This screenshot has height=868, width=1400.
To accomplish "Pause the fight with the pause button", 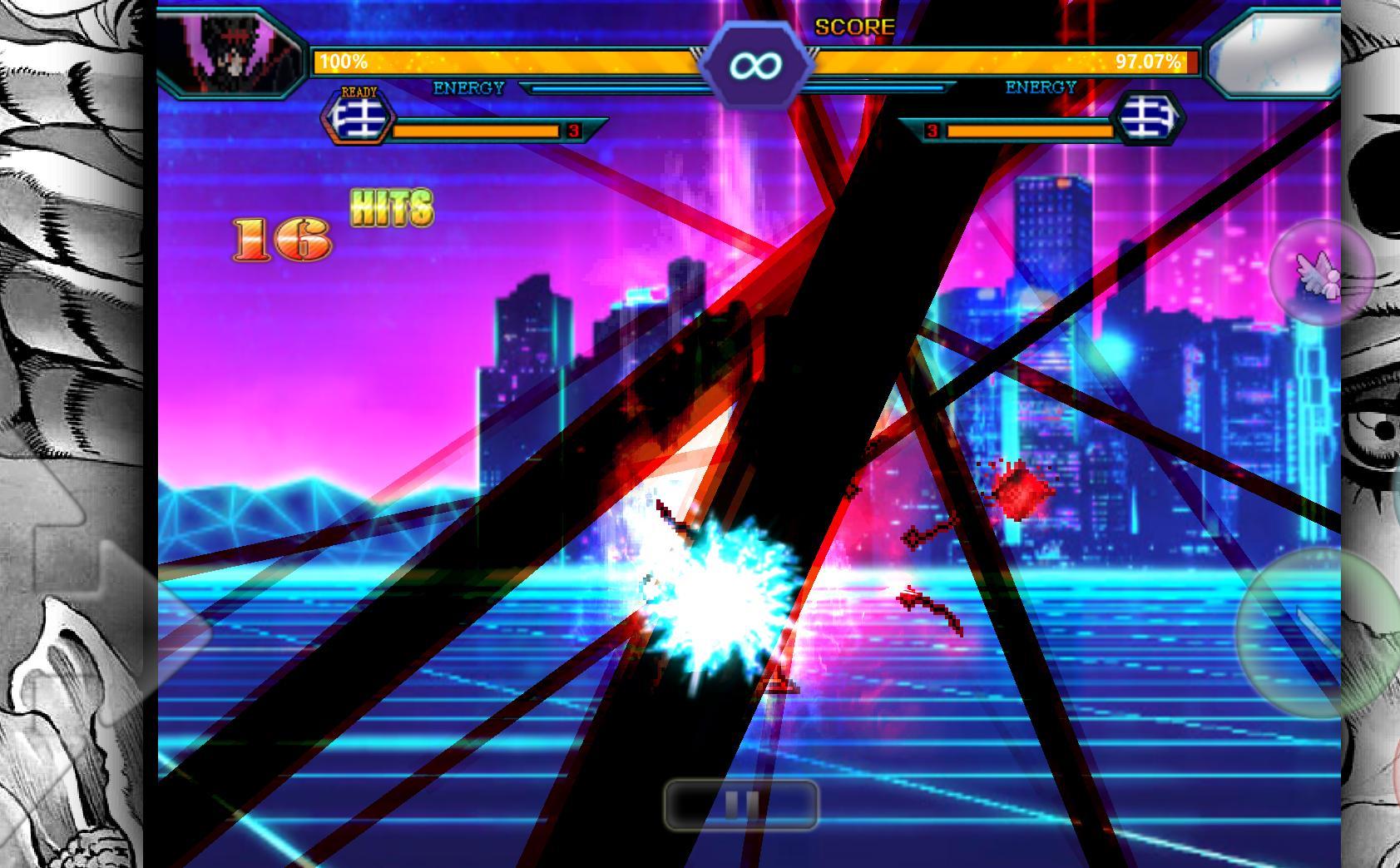I will (741, 805).
